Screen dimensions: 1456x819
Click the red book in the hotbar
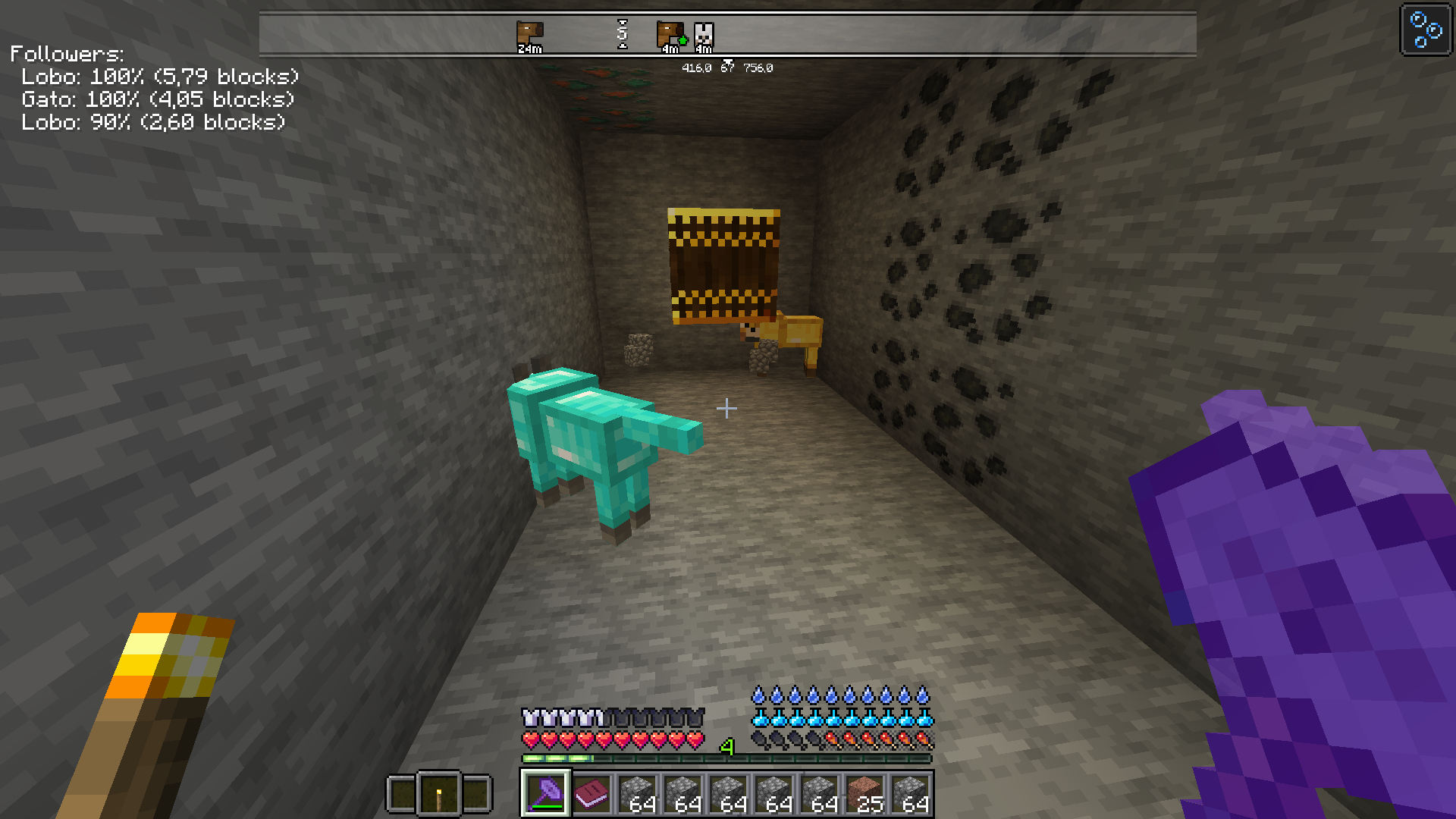coord(592,794)
